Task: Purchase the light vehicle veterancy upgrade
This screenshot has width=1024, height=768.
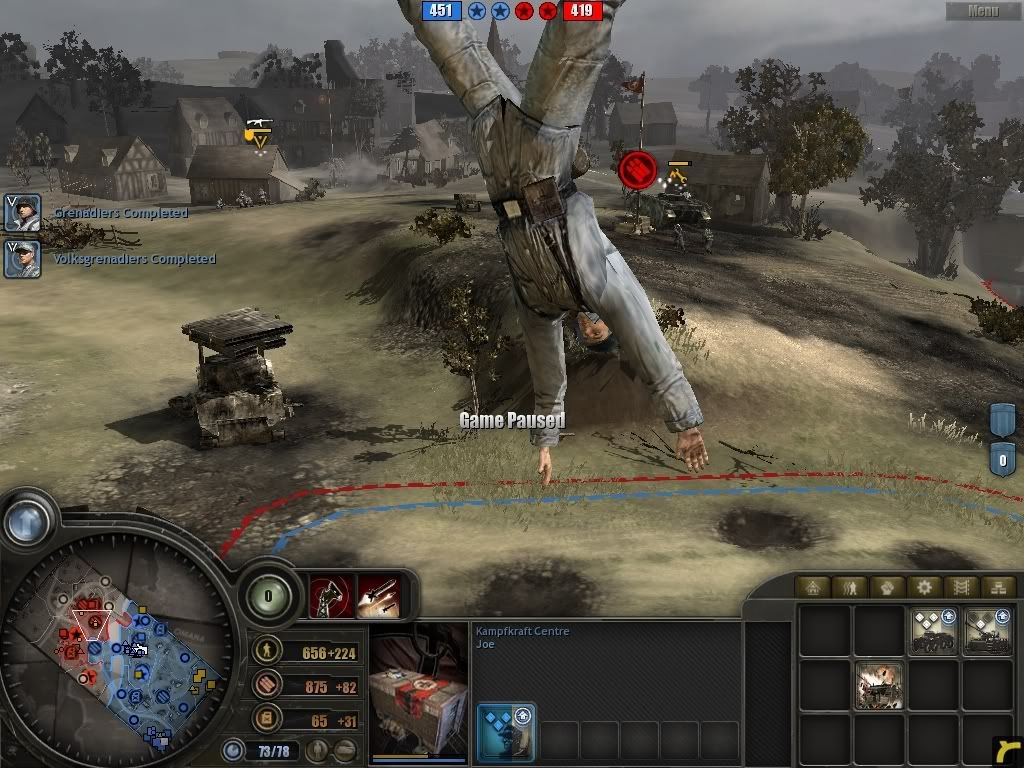Action: (x=932, y=631)
